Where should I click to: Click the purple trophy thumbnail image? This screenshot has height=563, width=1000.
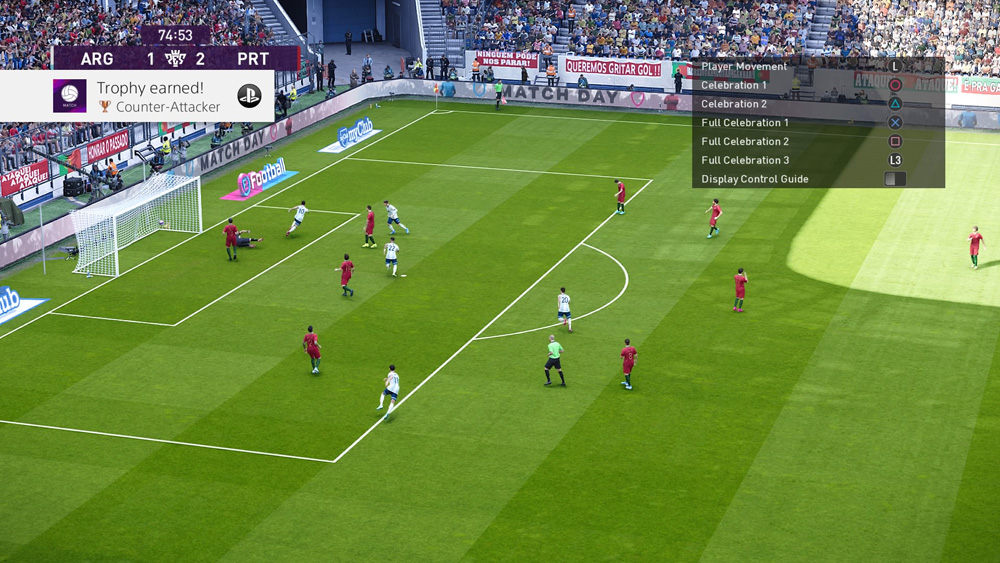pos(70,96)
